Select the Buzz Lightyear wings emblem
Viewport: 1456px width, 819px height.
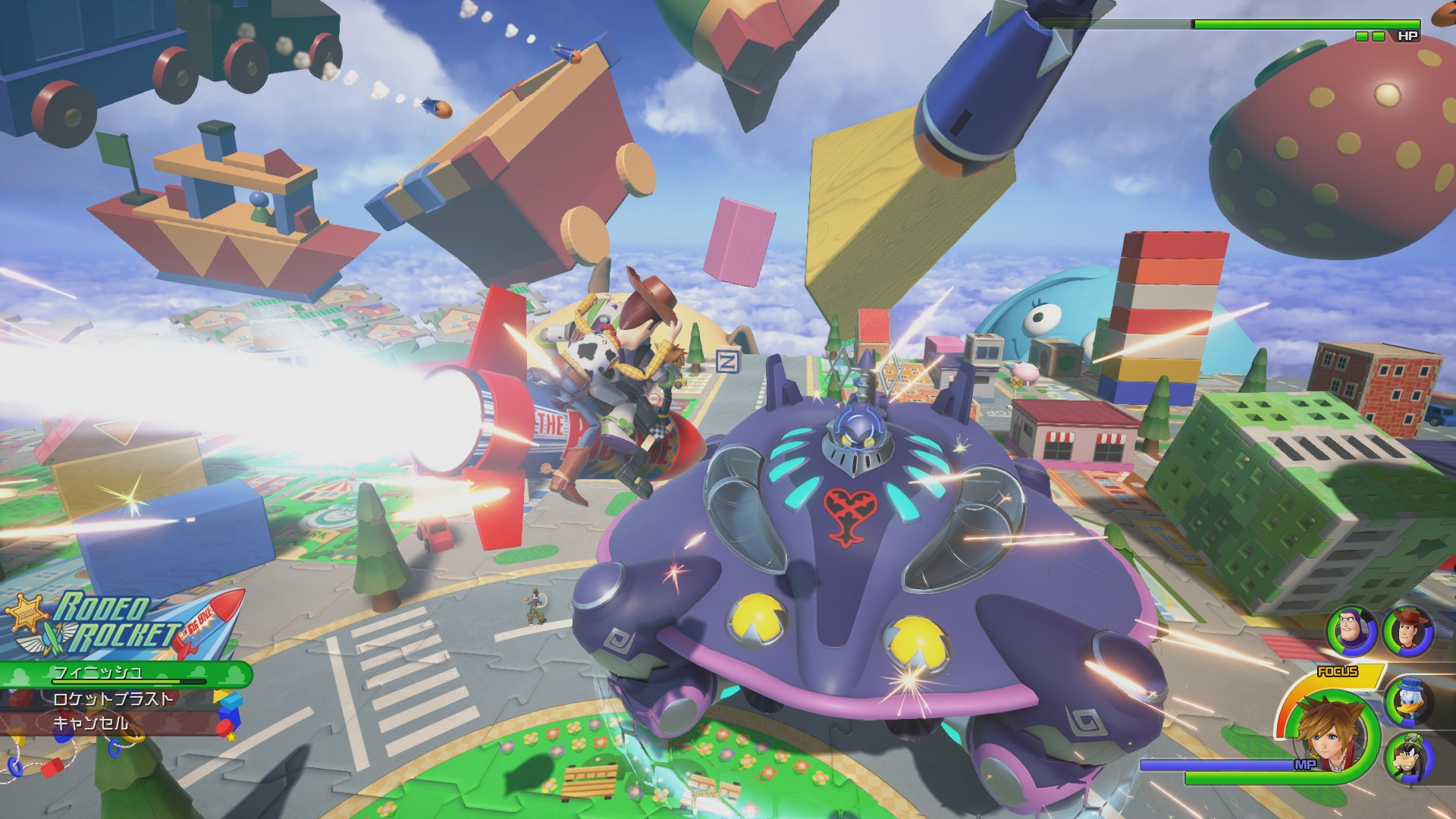coord(42,641)
